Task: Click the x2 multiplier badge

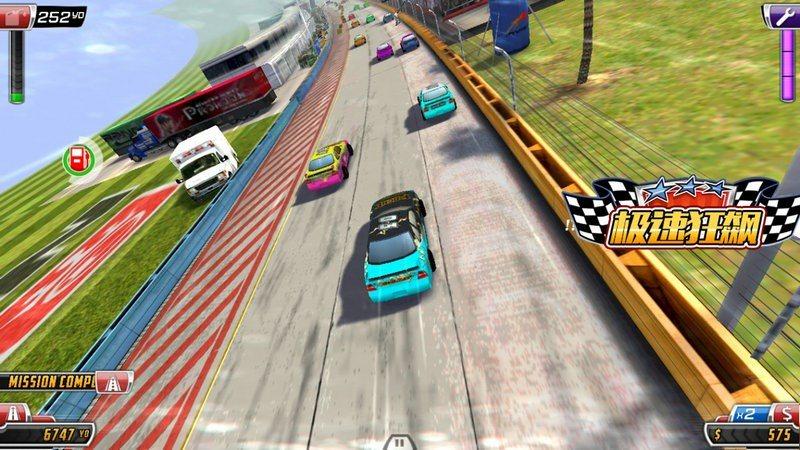Action: tap(748, 413)
